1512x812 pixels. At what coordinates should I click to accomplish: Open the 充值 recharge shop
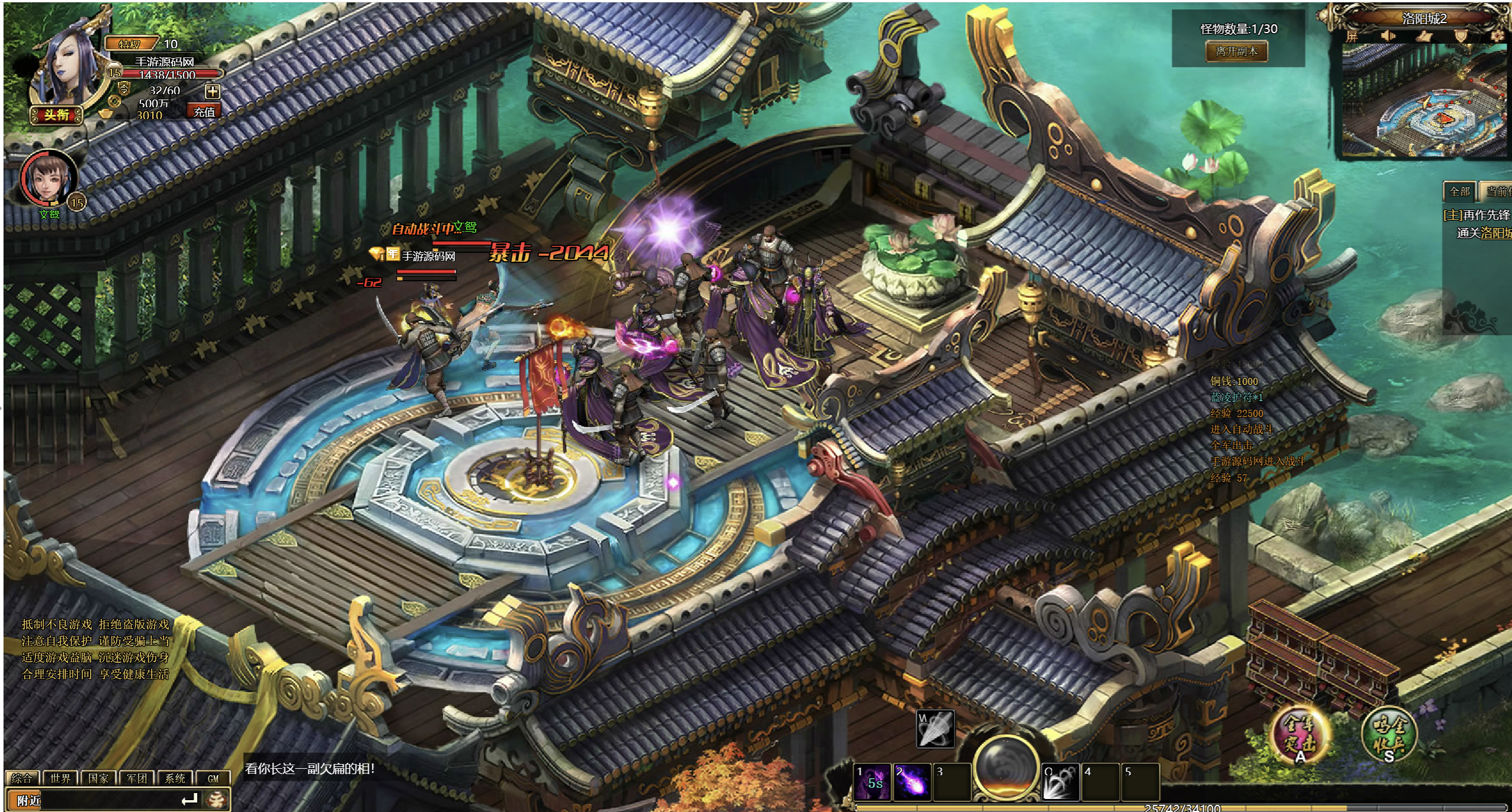coord(204,111)
